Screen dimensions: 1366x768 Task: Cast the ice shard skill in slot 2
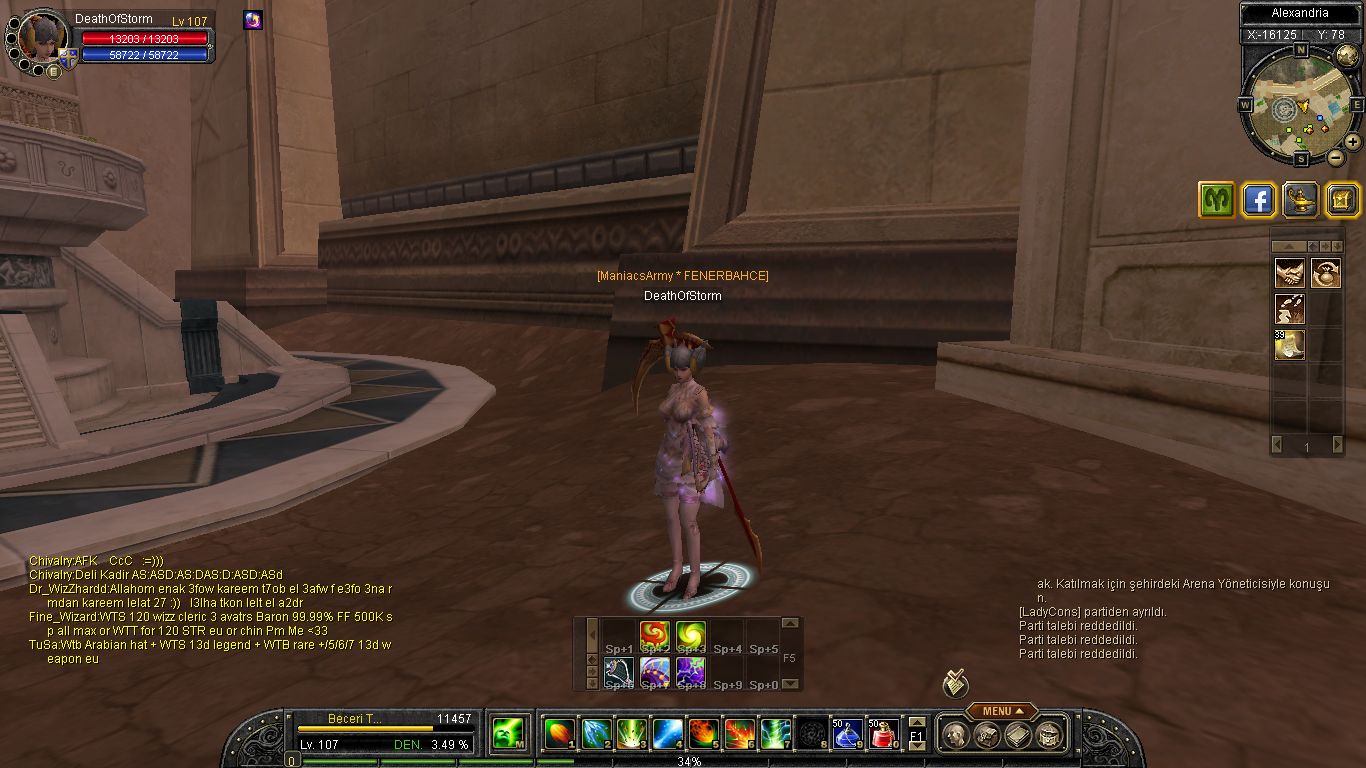click(596, 735)
